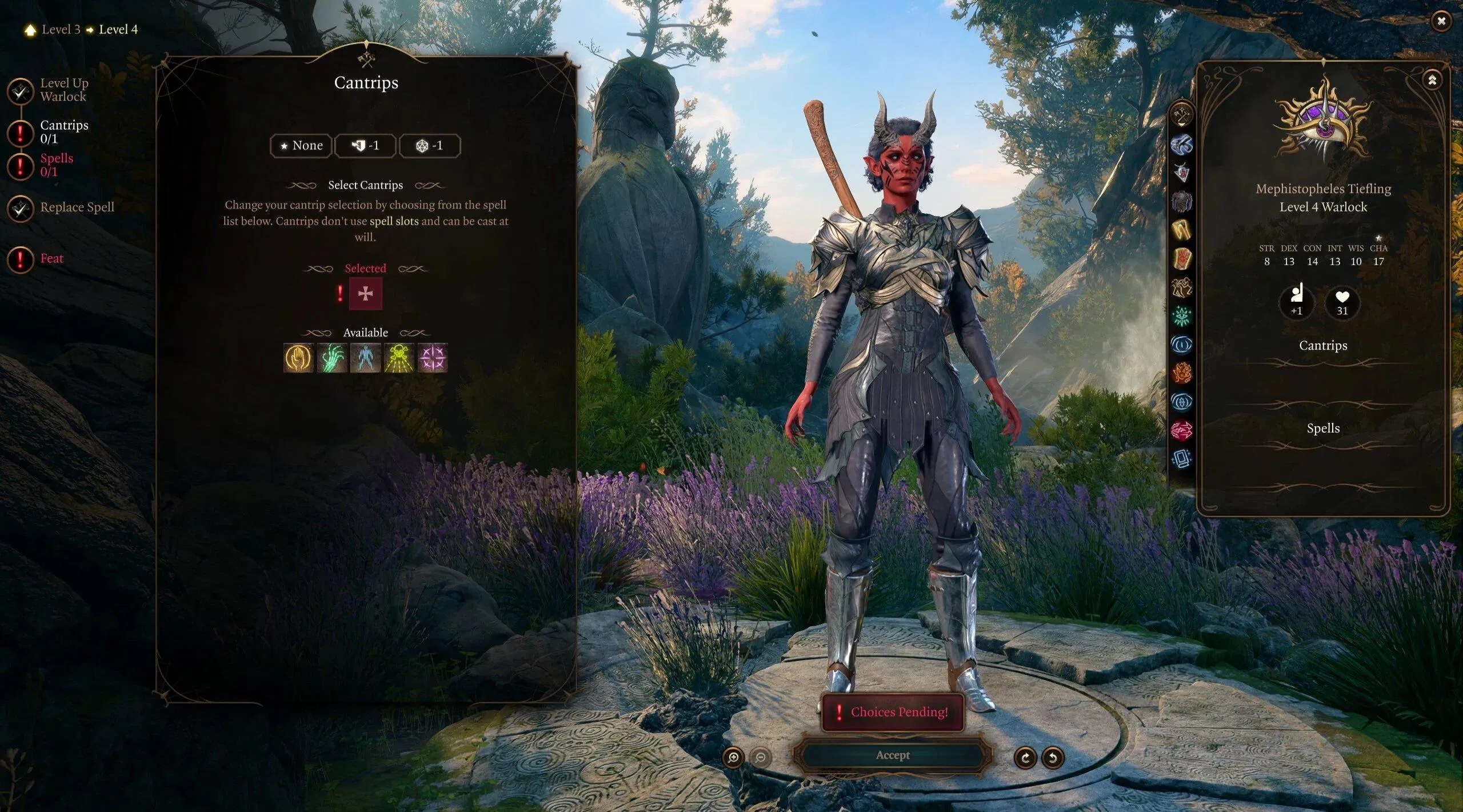Switch to the Feat selection step

tap(51, 259)
